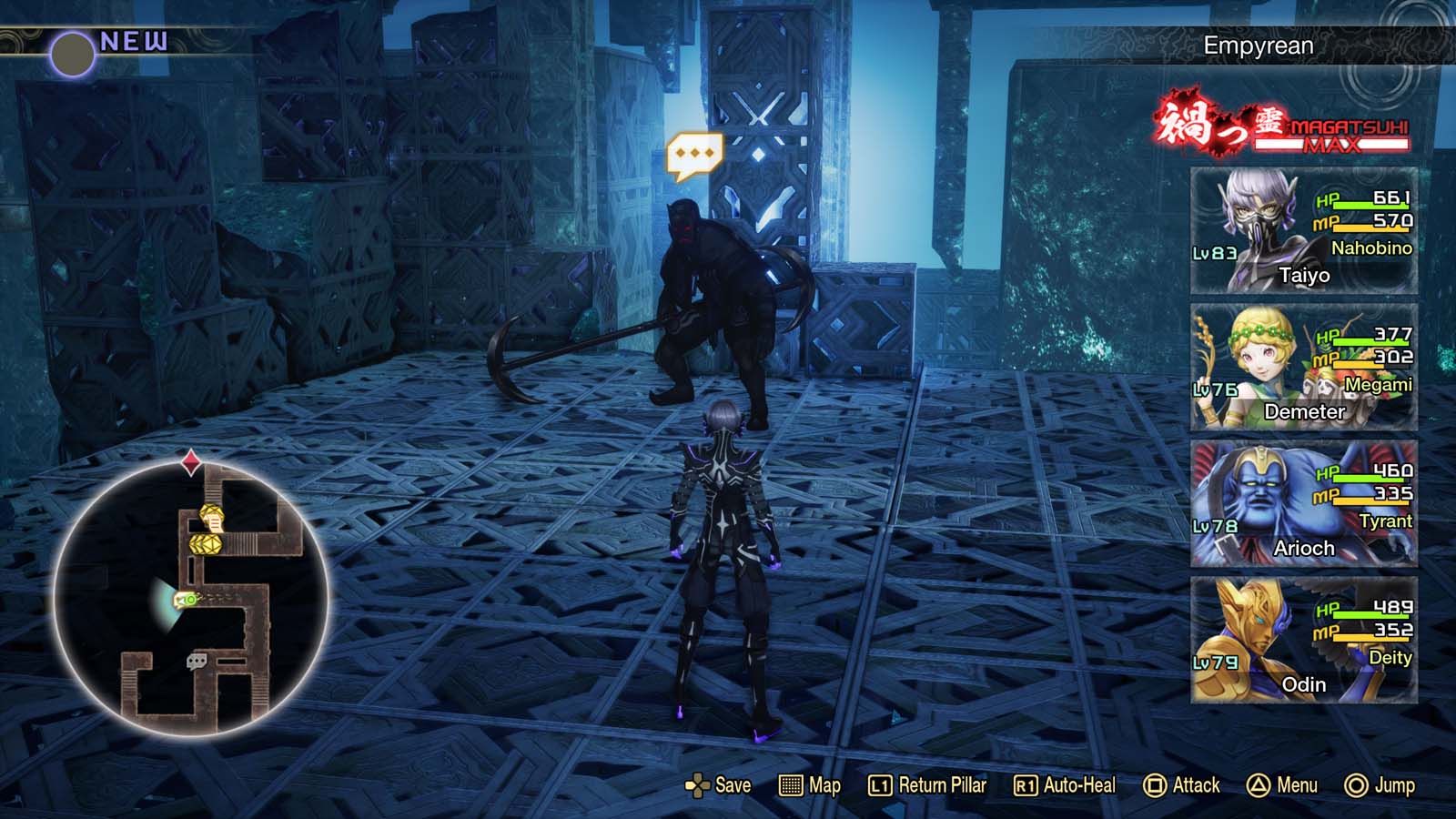1456x819 pixels.
Task: Click the speech bubble above the demon
Action: pos(693,152)
